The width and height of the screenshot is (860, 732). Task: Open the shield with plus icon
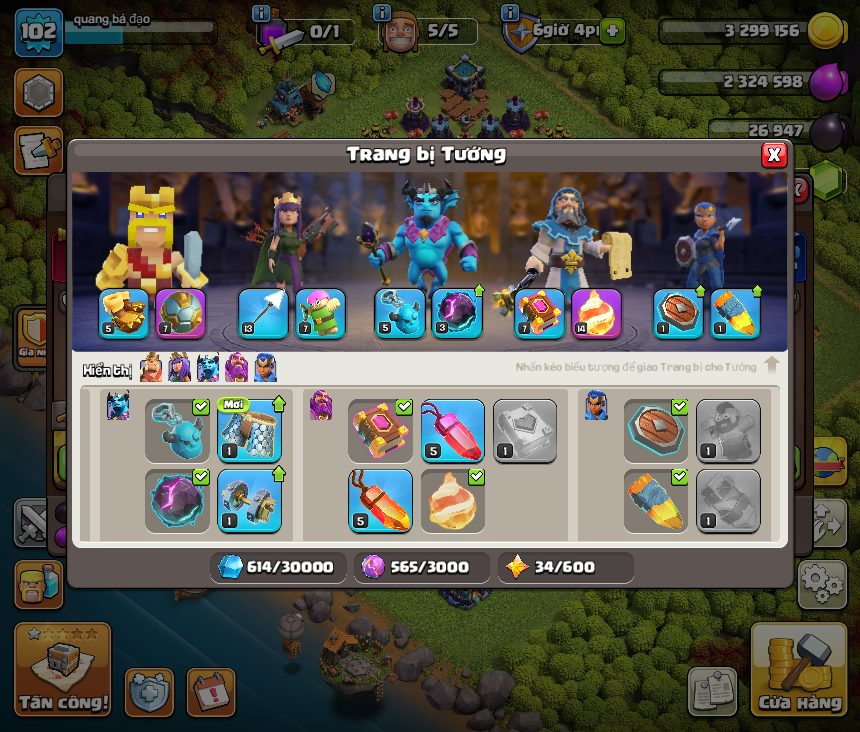point(150,692)
